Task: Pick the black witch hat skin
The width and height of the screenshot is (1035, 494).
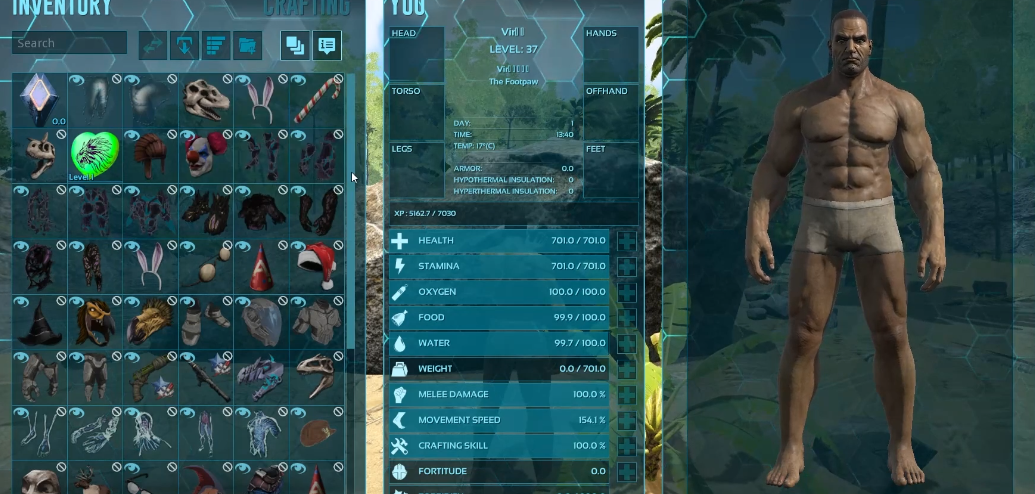Action: click(39, 319)
